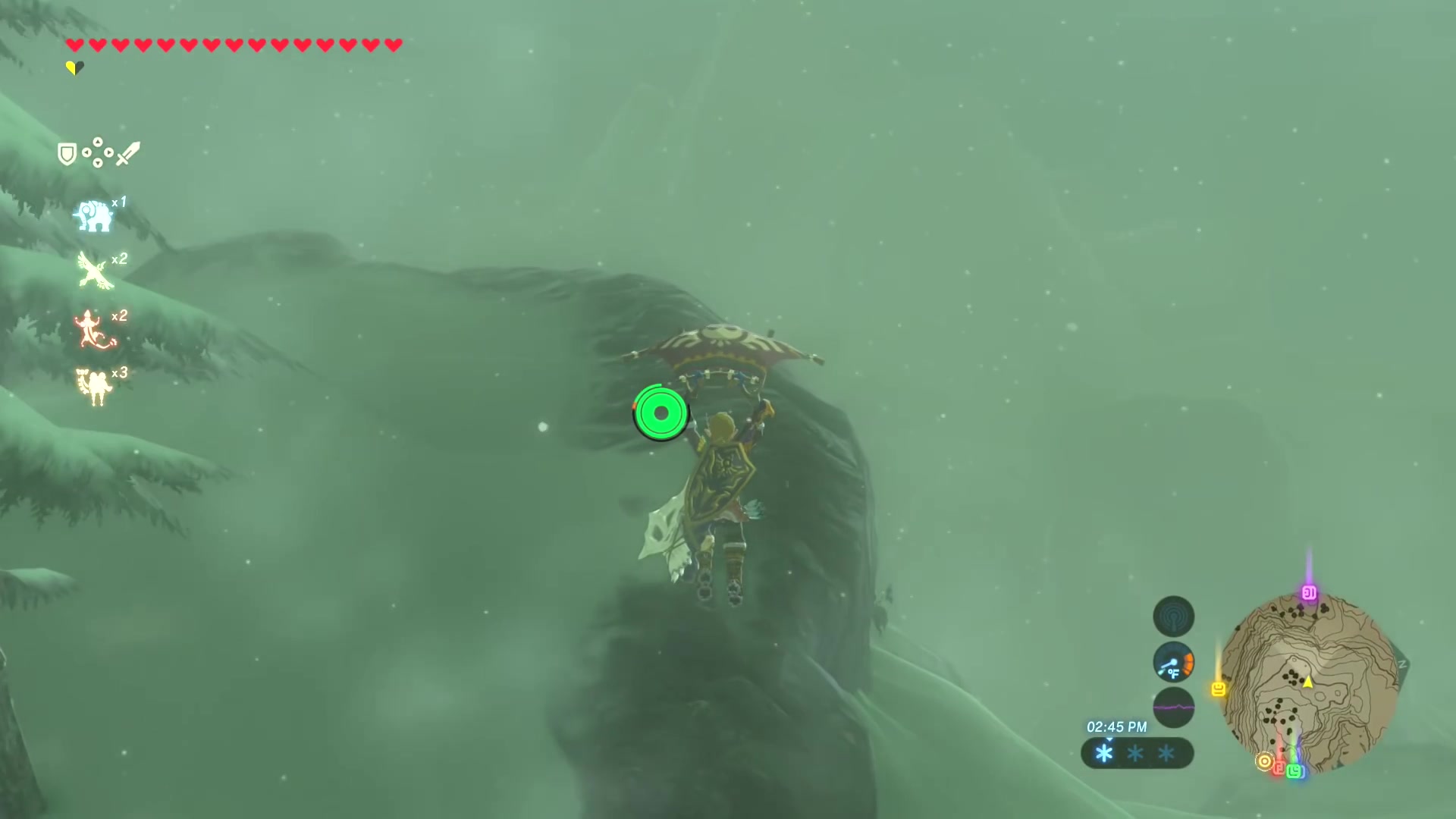Select the green marker below the minimap

[x=1294, y=771]
